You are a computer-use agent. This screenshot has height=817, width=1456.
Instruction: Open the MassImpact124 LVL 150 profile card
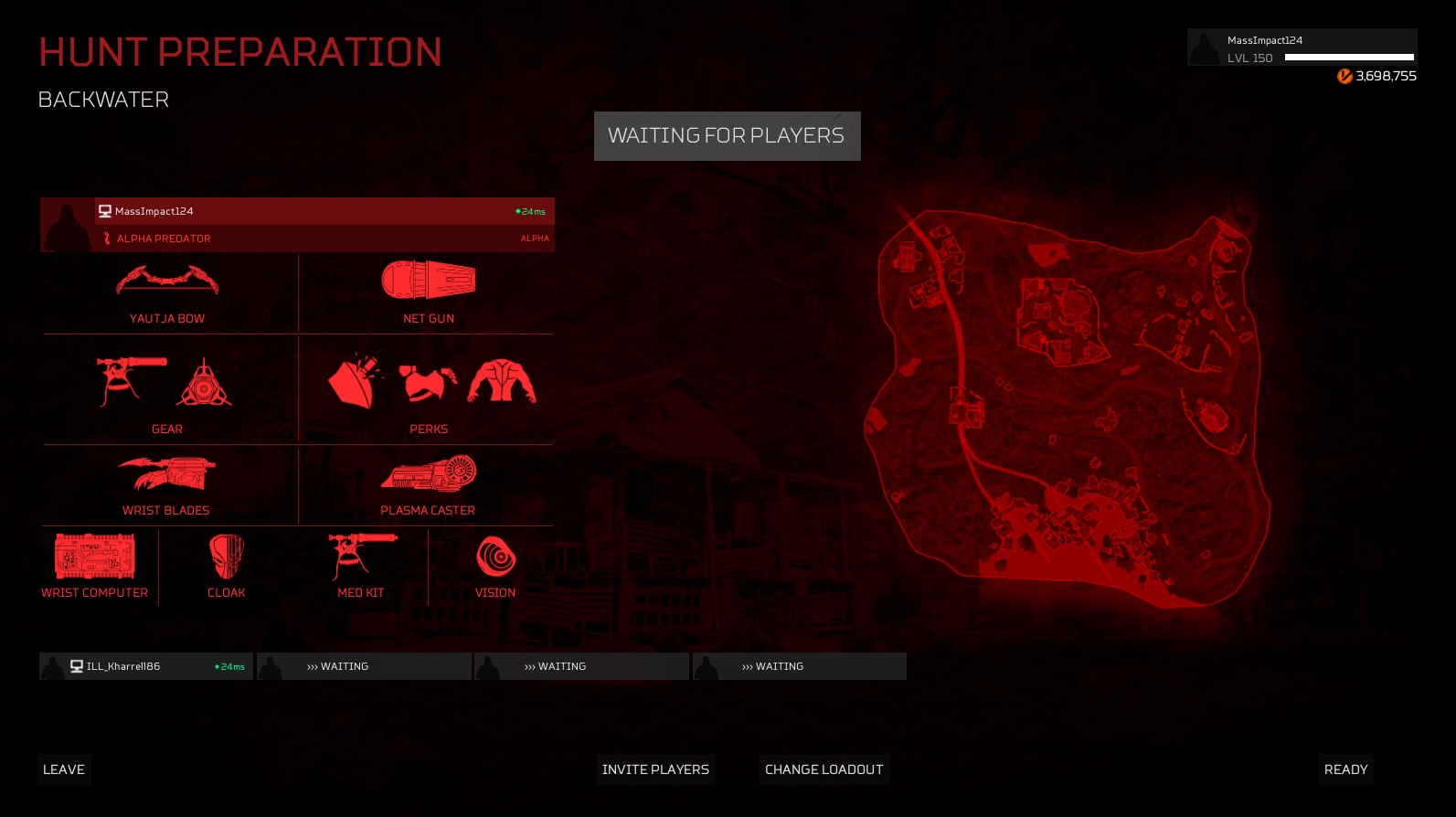[x=1302, y=48]
